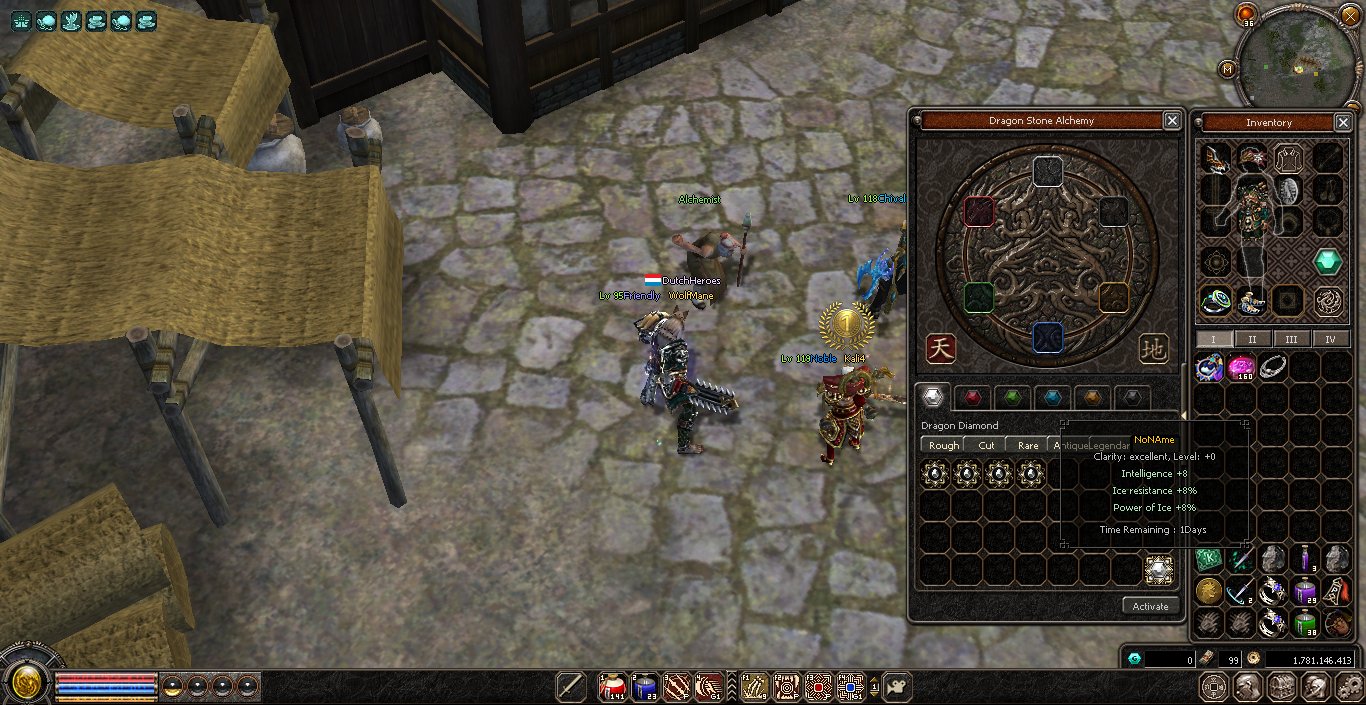The width and height of the screenshot is (1366, 705).
Task: Open inventory page II tab
Action: [1252, 339]
